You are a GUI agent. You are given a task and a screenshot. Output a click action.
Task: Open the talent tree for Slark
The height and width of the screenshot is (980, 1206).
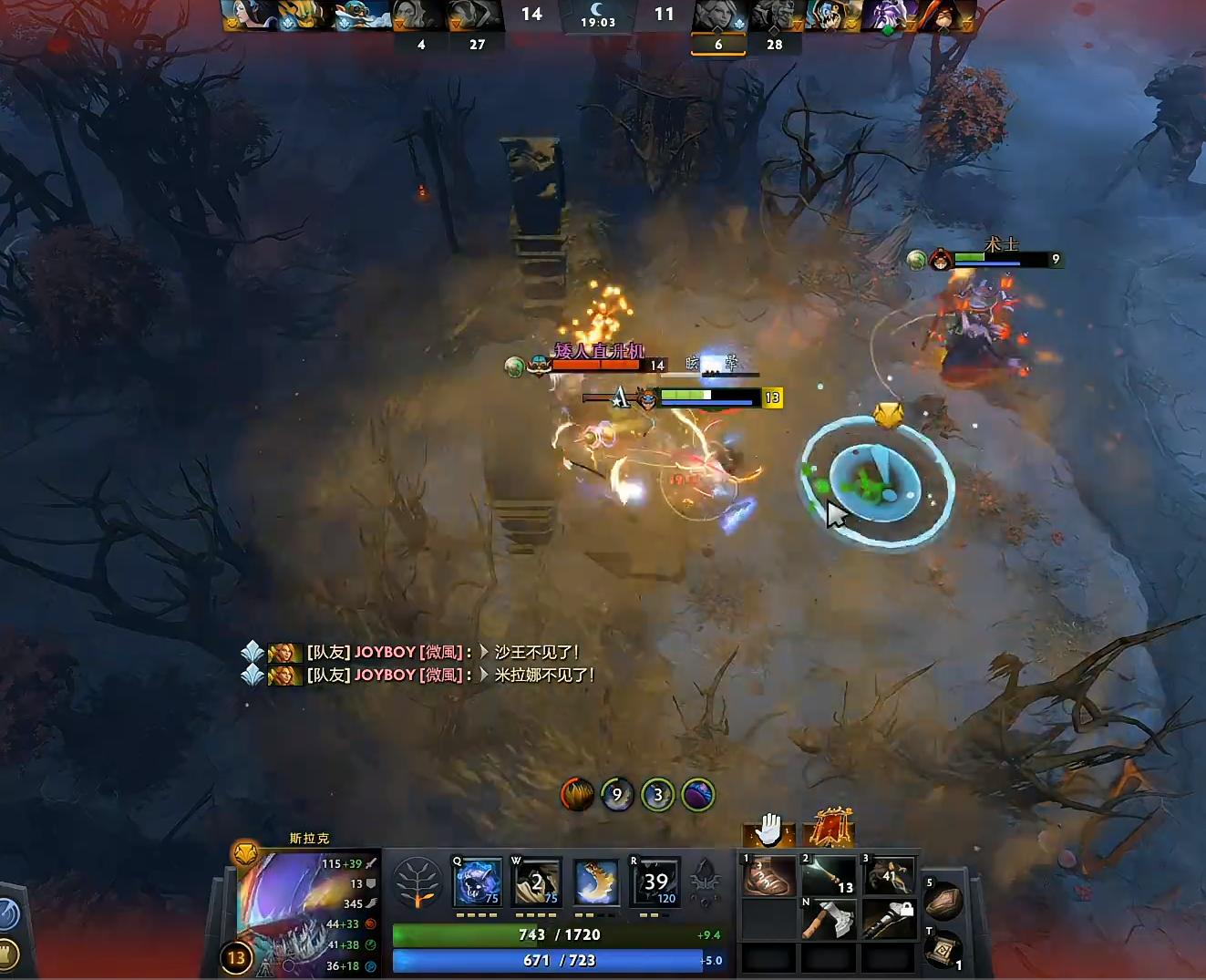[x=417, y=882]
